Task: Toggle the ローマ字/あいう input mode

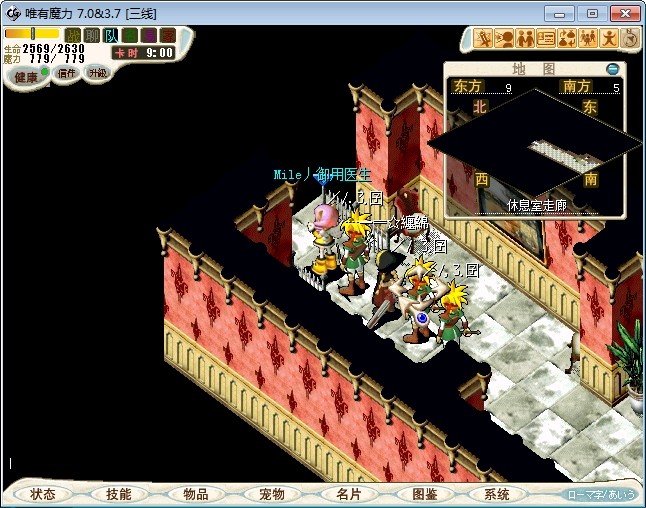Action: 600,494
